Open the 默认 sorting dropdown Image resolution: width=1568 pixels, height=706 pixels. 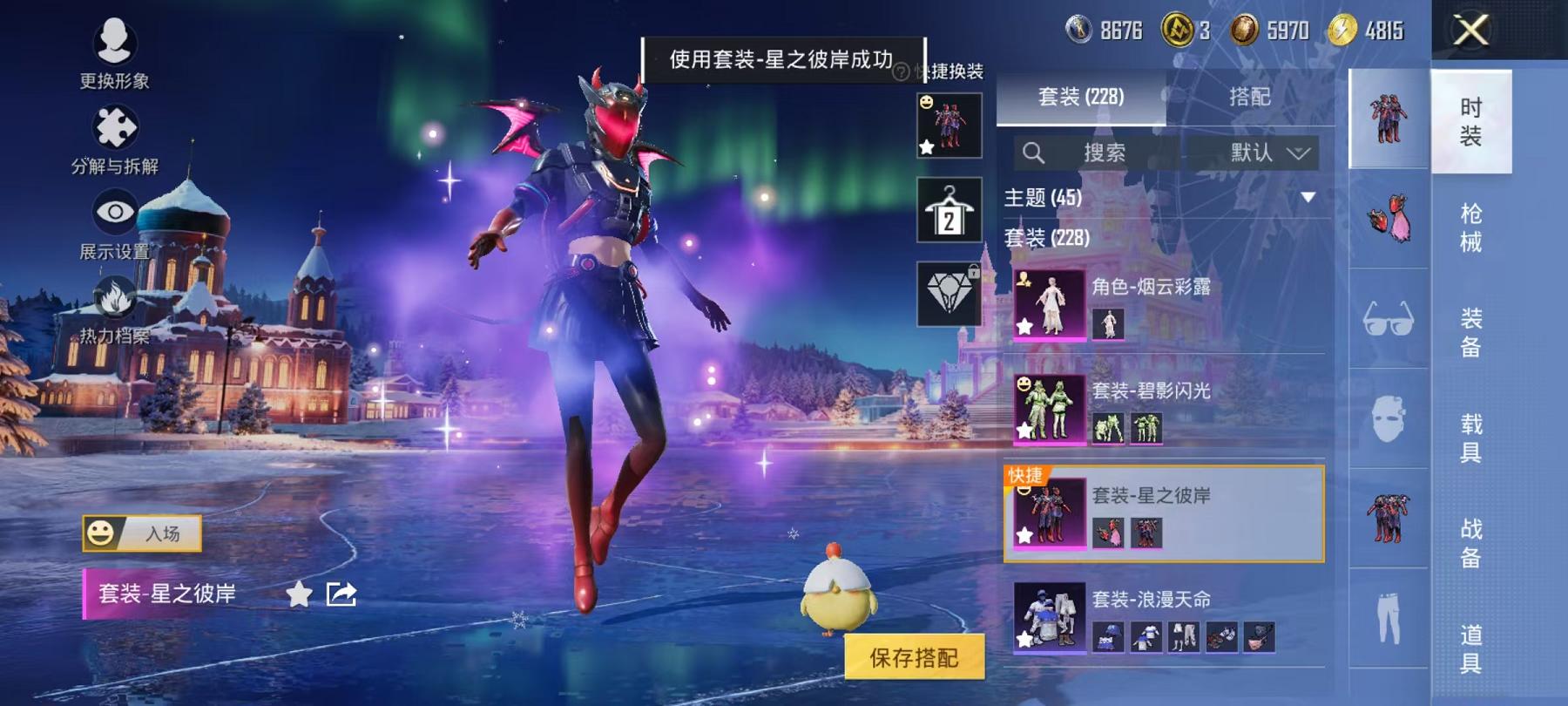tap(1263, 153)
